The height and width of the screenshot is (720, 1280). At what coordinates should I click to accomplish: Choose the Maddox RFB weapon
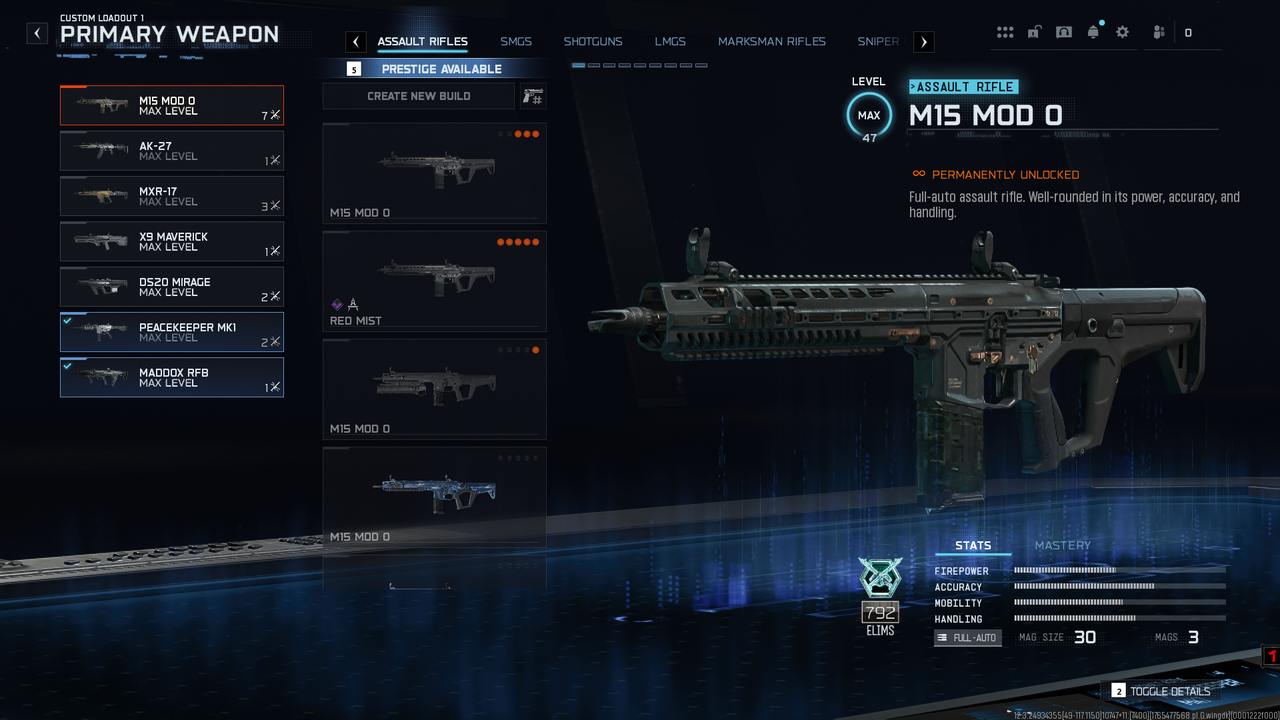(172, 377)
